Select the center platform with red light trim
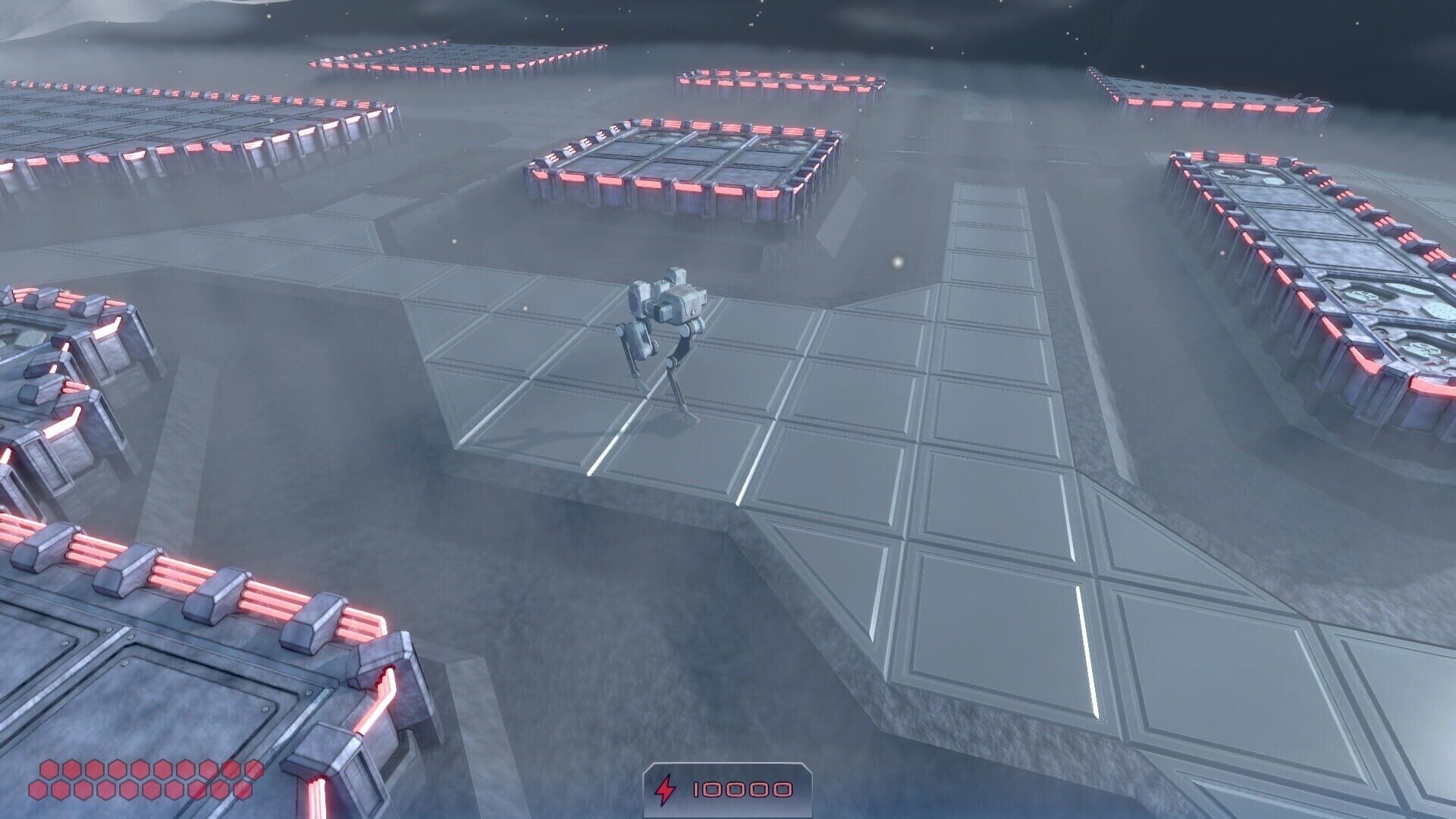This screenshot has height=819, width=1456. point(675,163)
